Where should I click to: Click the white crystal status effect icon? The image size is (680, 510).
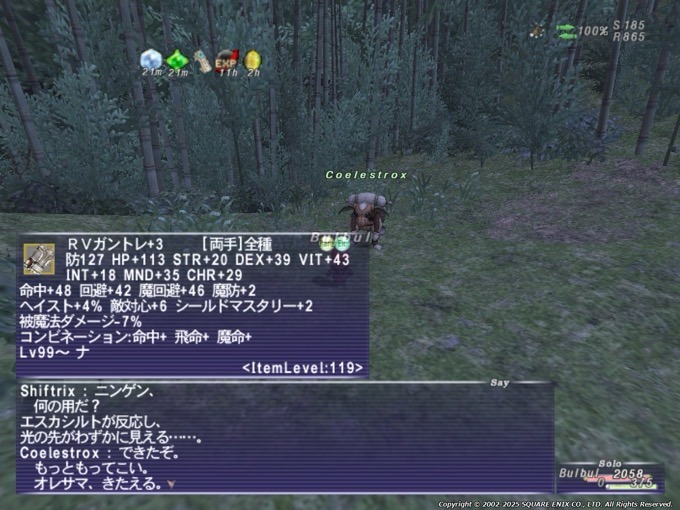151,59
